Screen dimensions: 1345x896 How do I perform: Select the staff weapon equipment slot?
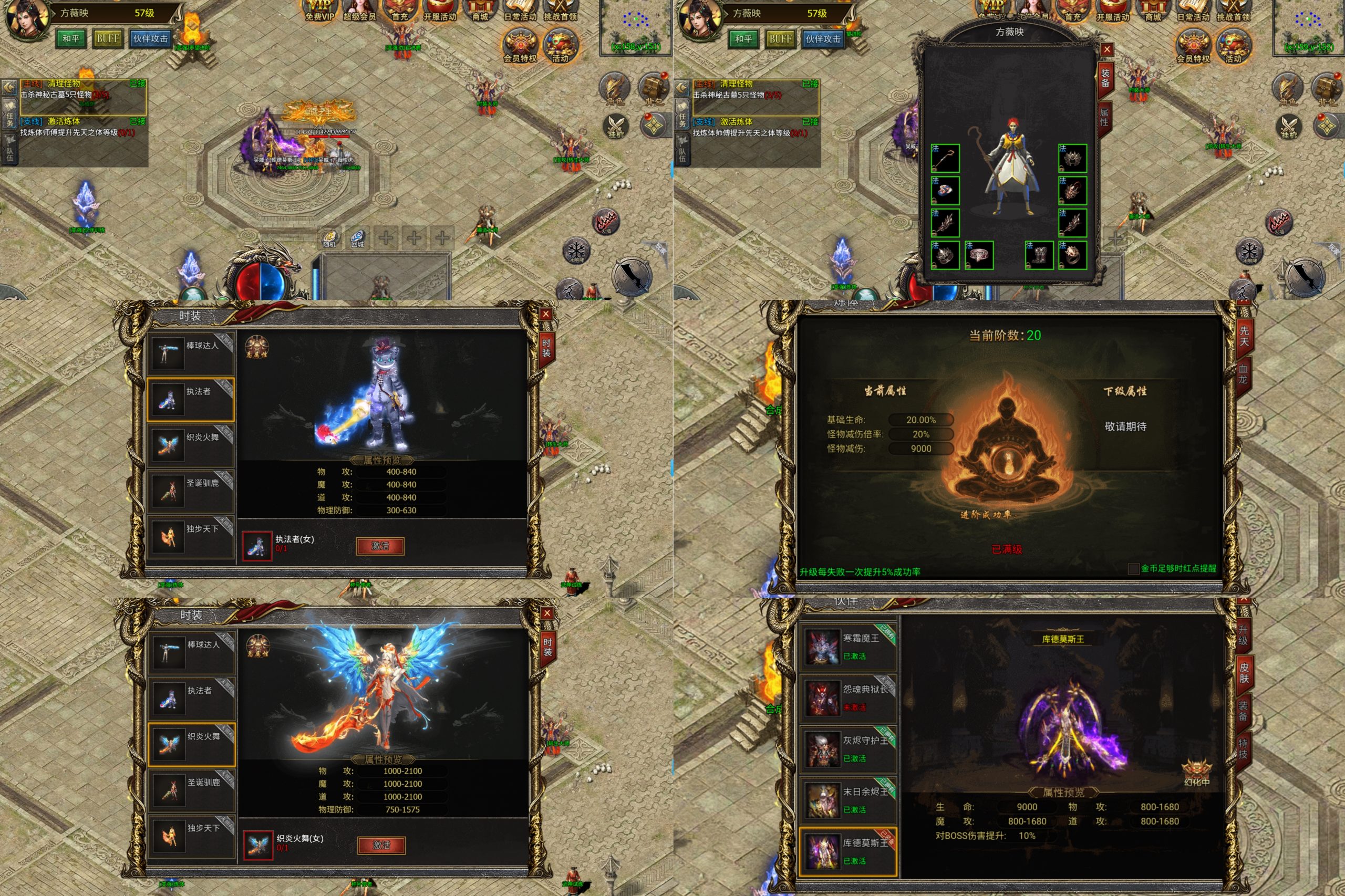[x=945, y=158]
